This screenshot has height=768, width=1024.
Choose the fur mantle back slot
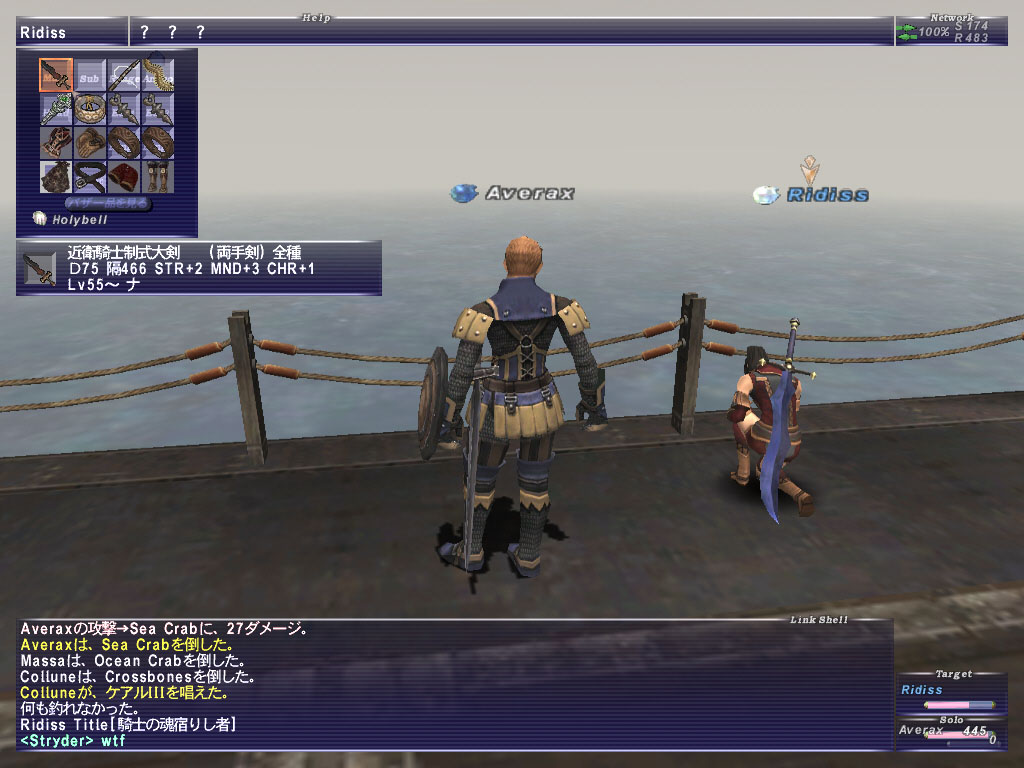point(56,177)
